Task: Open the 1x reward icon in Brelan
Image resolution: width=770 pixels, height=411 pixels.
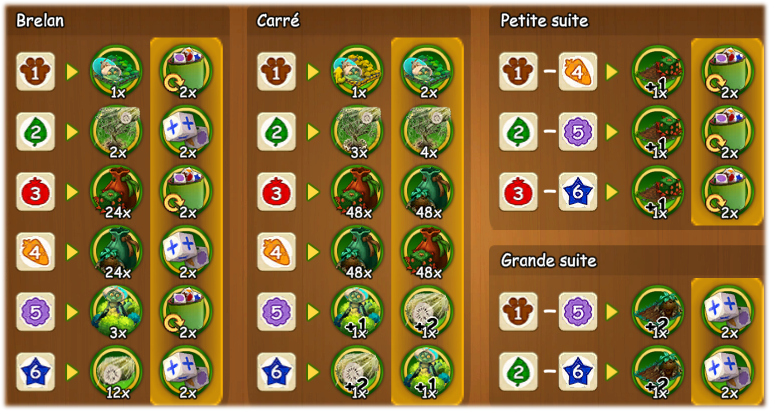Action: [117, 72]
